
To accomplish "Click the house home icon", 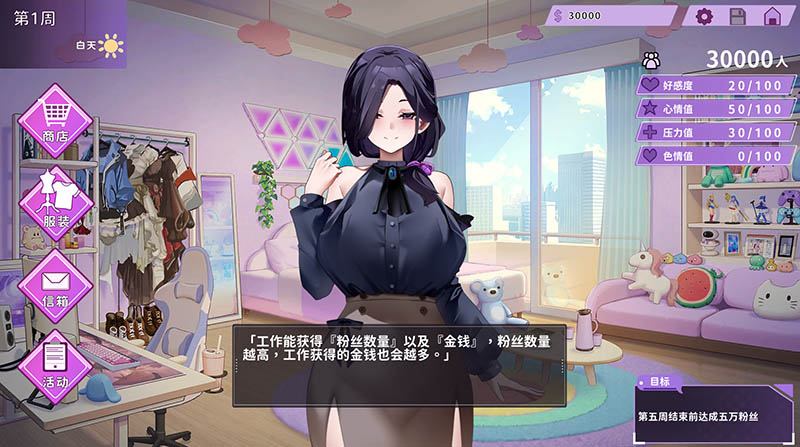I will [771, 16].
